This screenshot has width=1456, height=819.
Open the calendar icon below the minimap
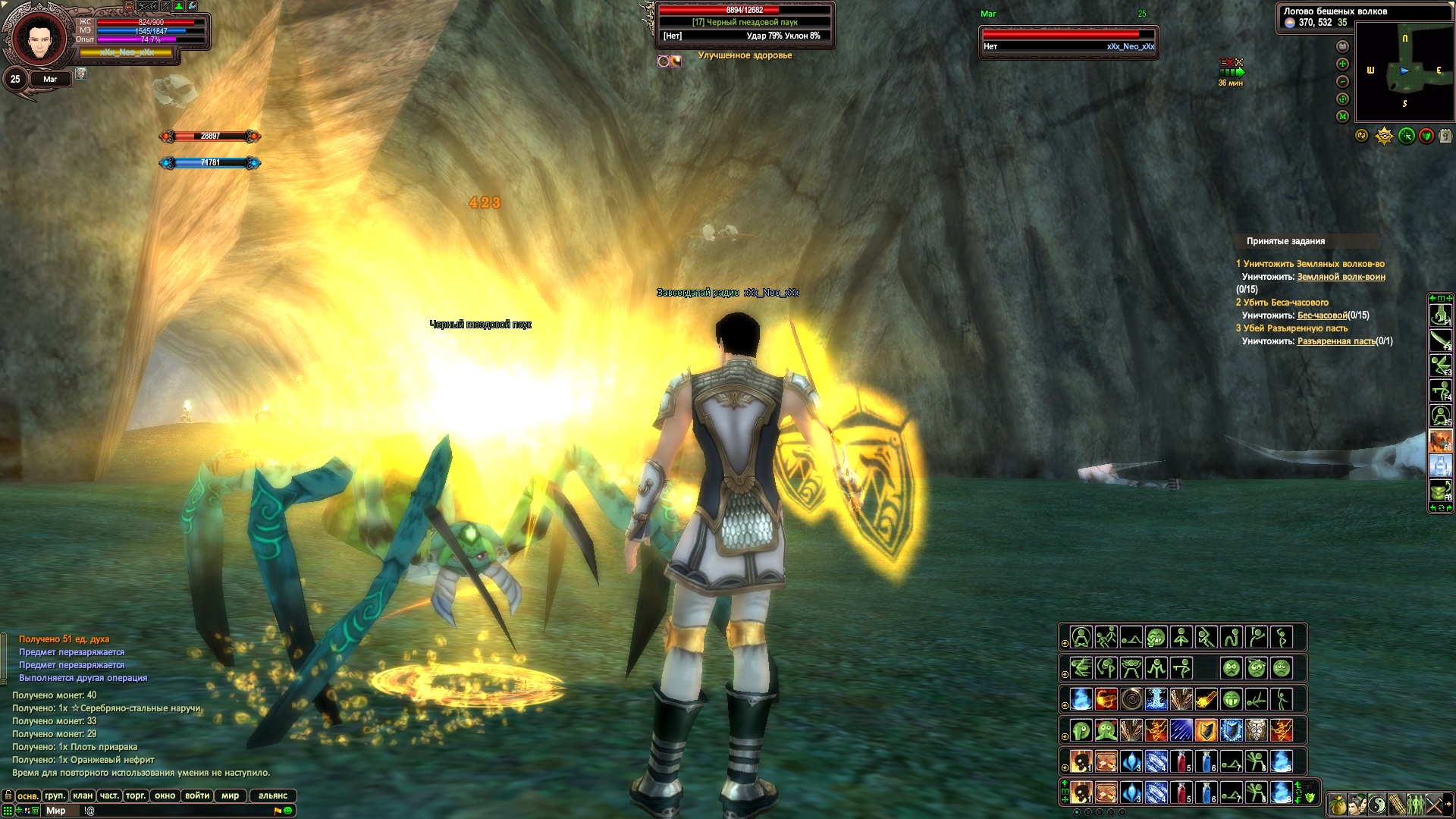1445,136
